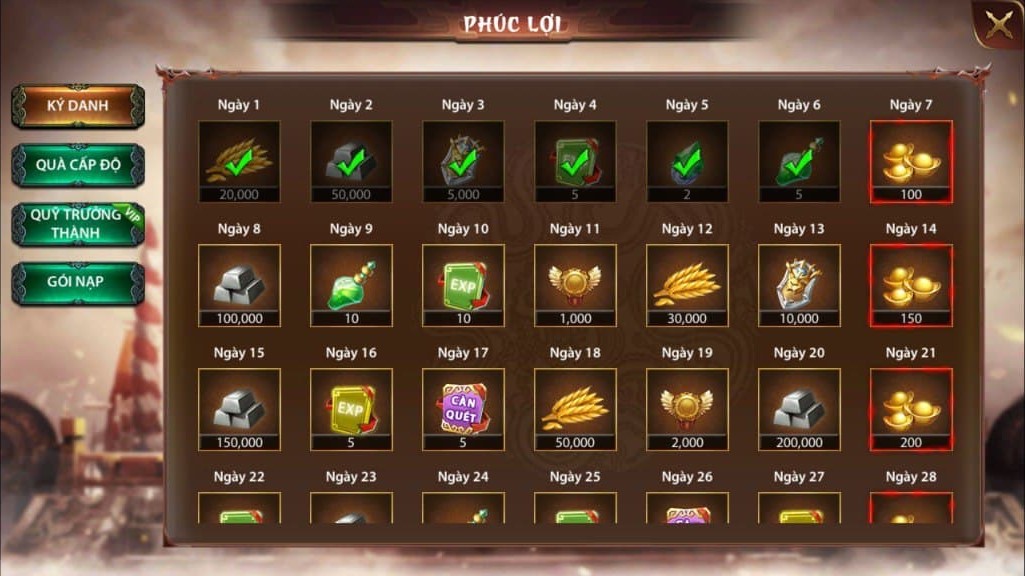Select the Quỹ Trưởng Thành tab
Screen dimensions: 1025x576
[x=78, y=224]
